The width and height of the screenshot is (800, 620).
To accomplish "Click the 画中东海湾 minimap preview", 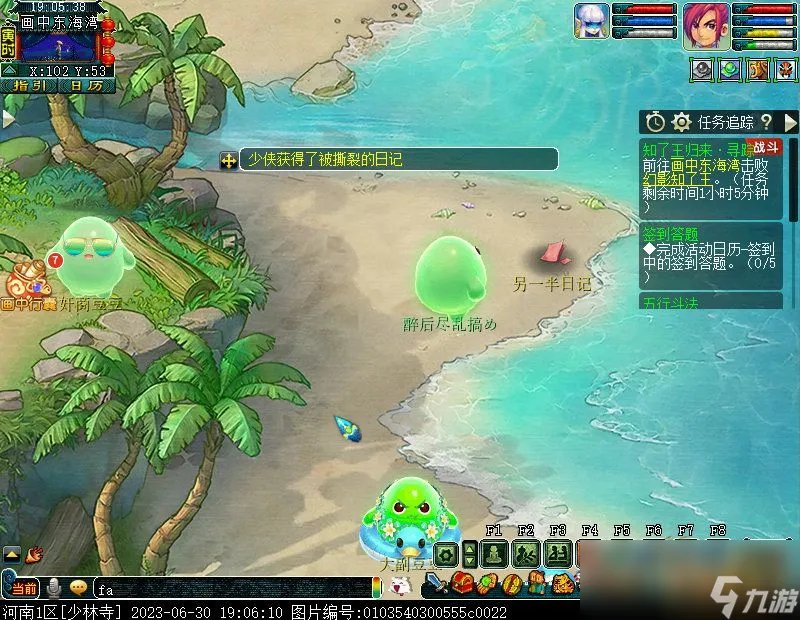I will [58, 46].
